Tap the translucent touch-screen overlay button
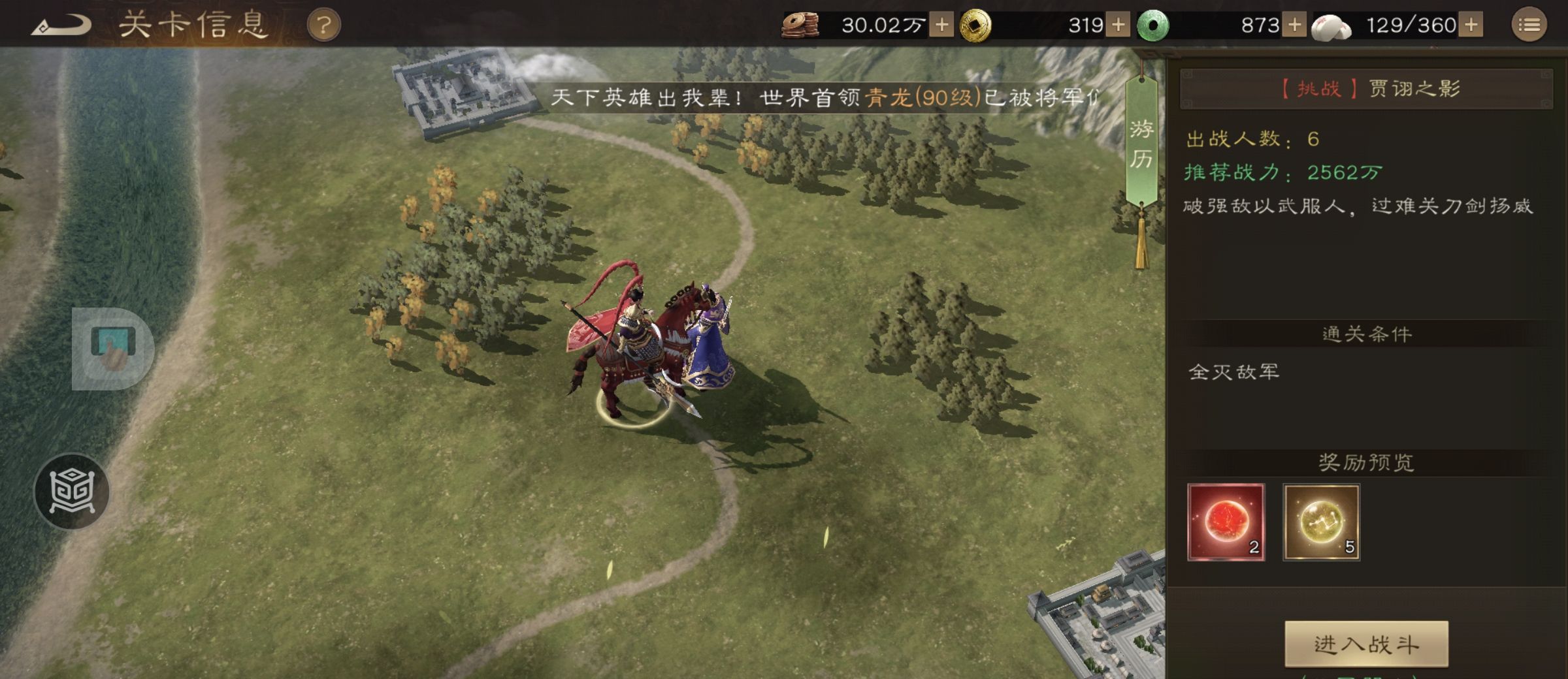The width and height of the screenshot is (1568, 679). [x=112, y=349]
